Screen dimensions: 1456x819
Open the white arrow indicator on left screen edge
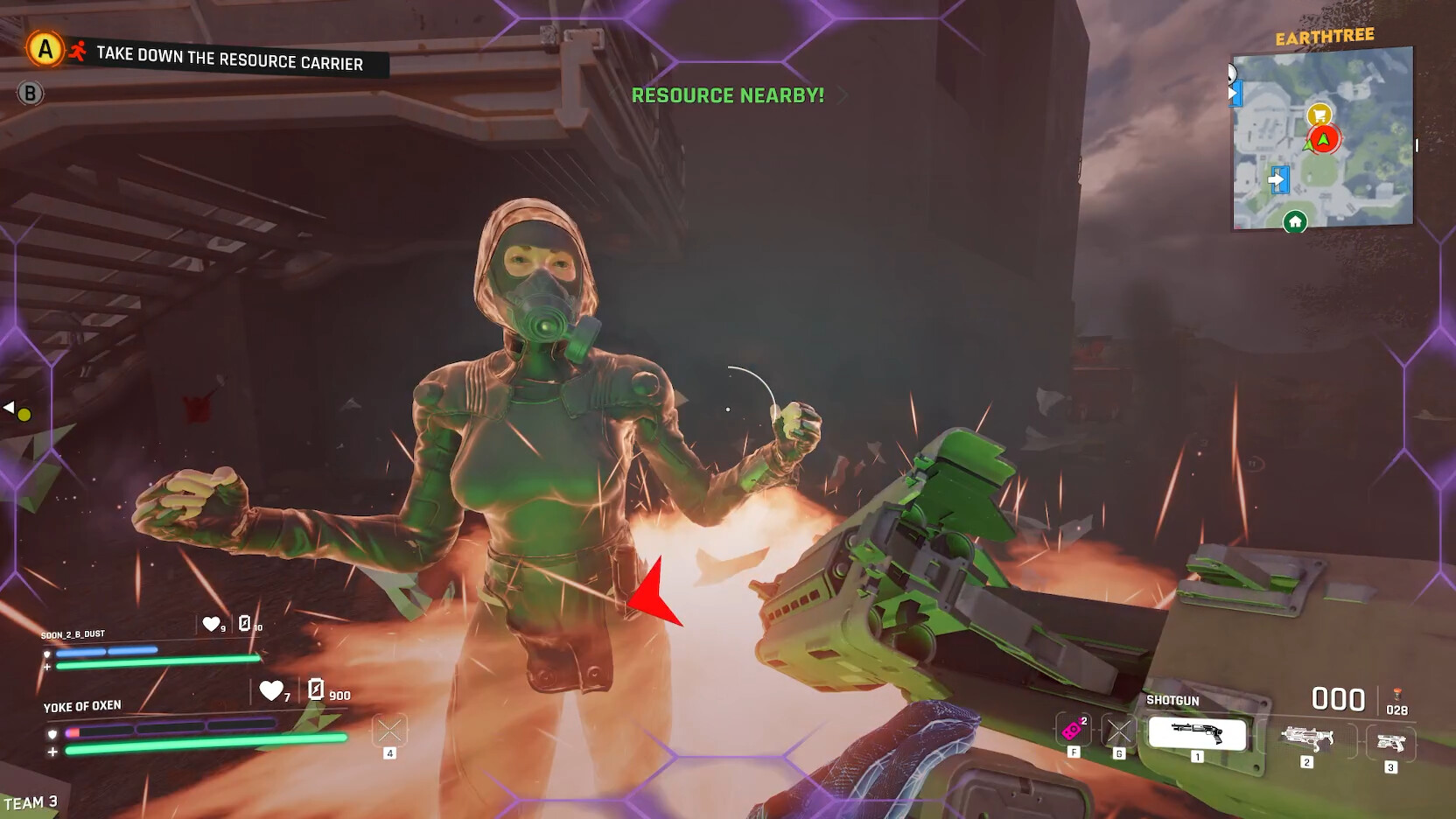click(10, 406)
